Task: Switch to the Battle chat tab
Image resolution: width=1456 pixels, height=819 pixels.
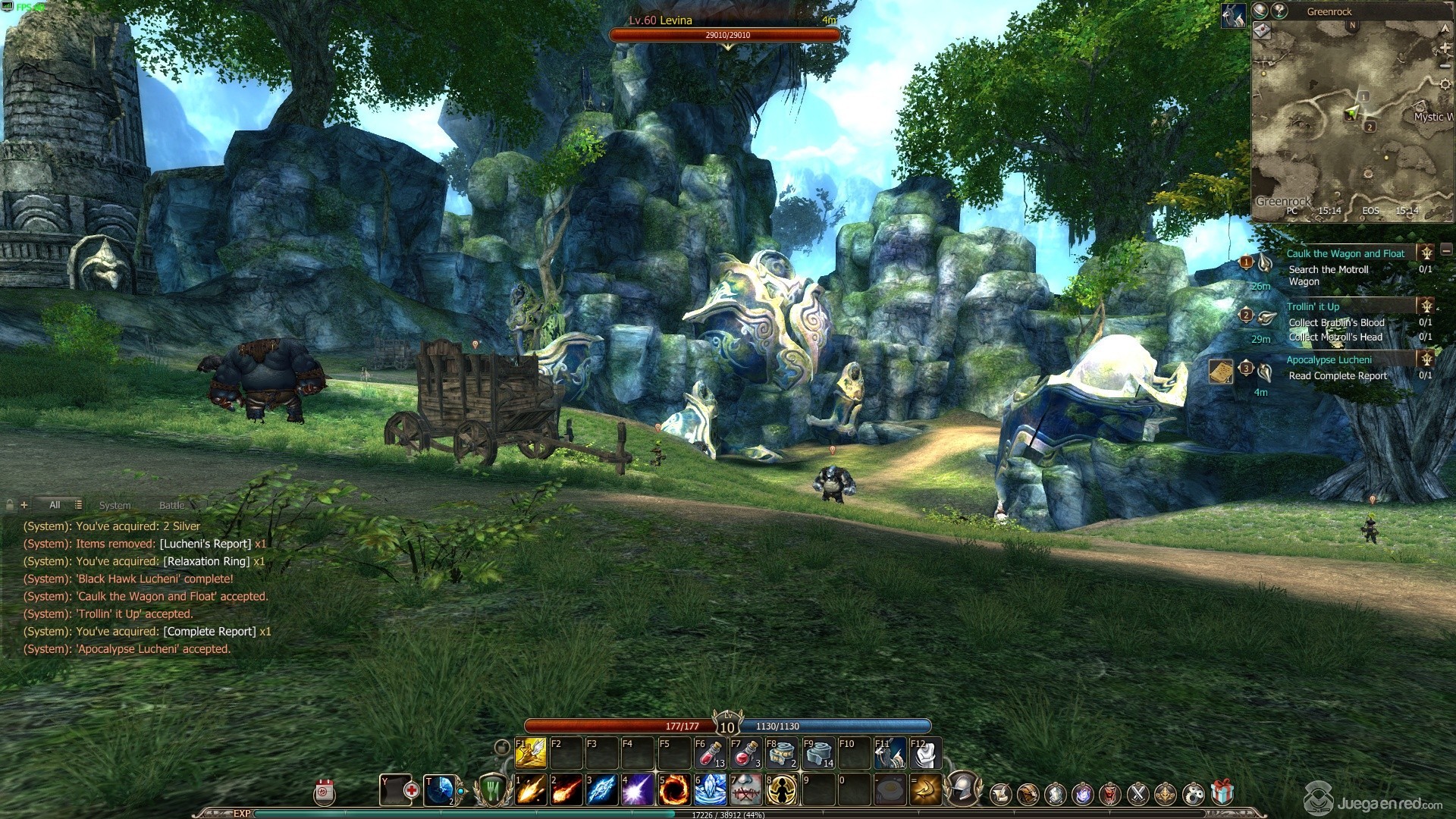Action: pos(171,505)
